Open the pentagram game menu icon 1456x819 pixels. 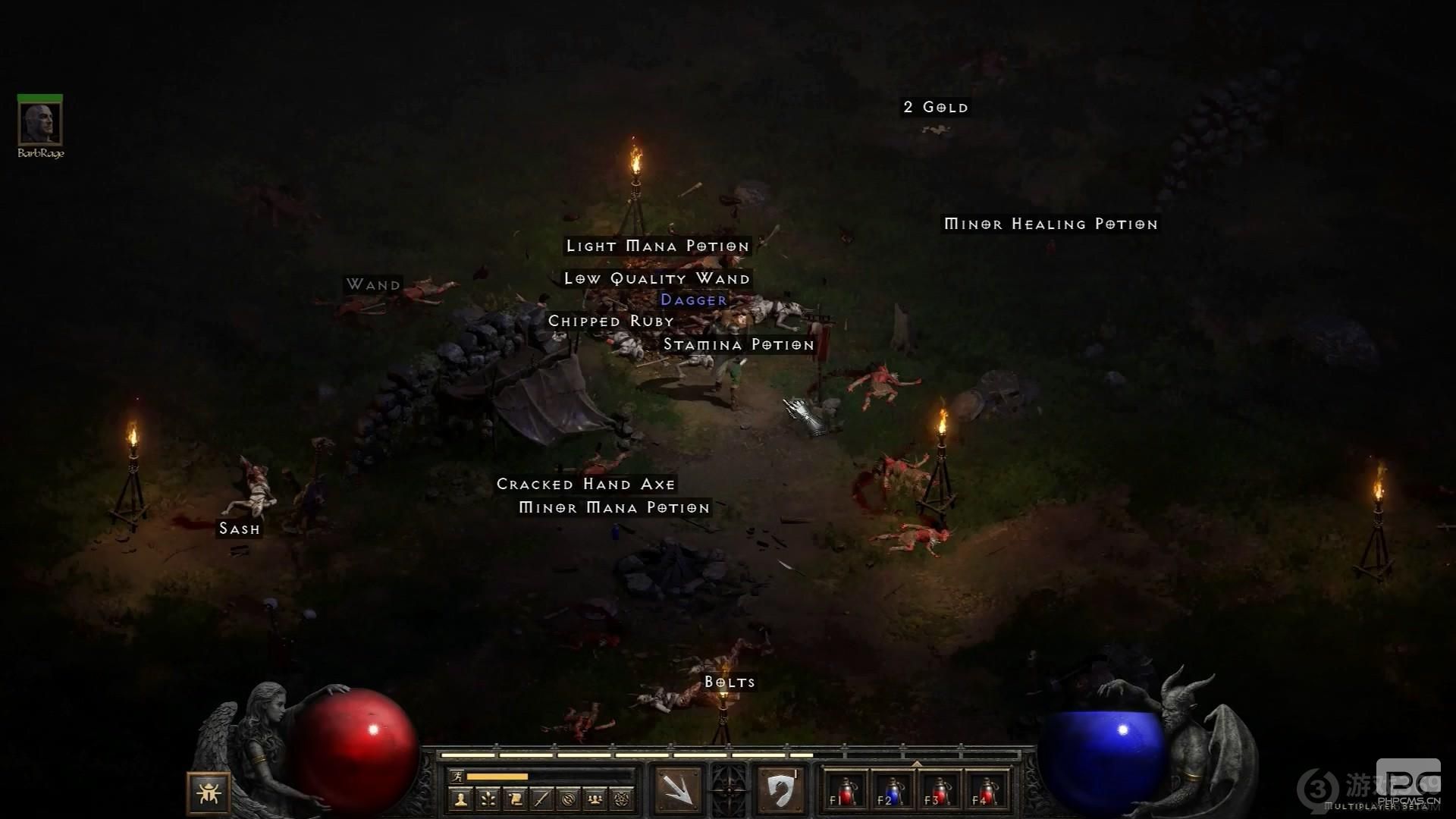(x=623, y=799)
